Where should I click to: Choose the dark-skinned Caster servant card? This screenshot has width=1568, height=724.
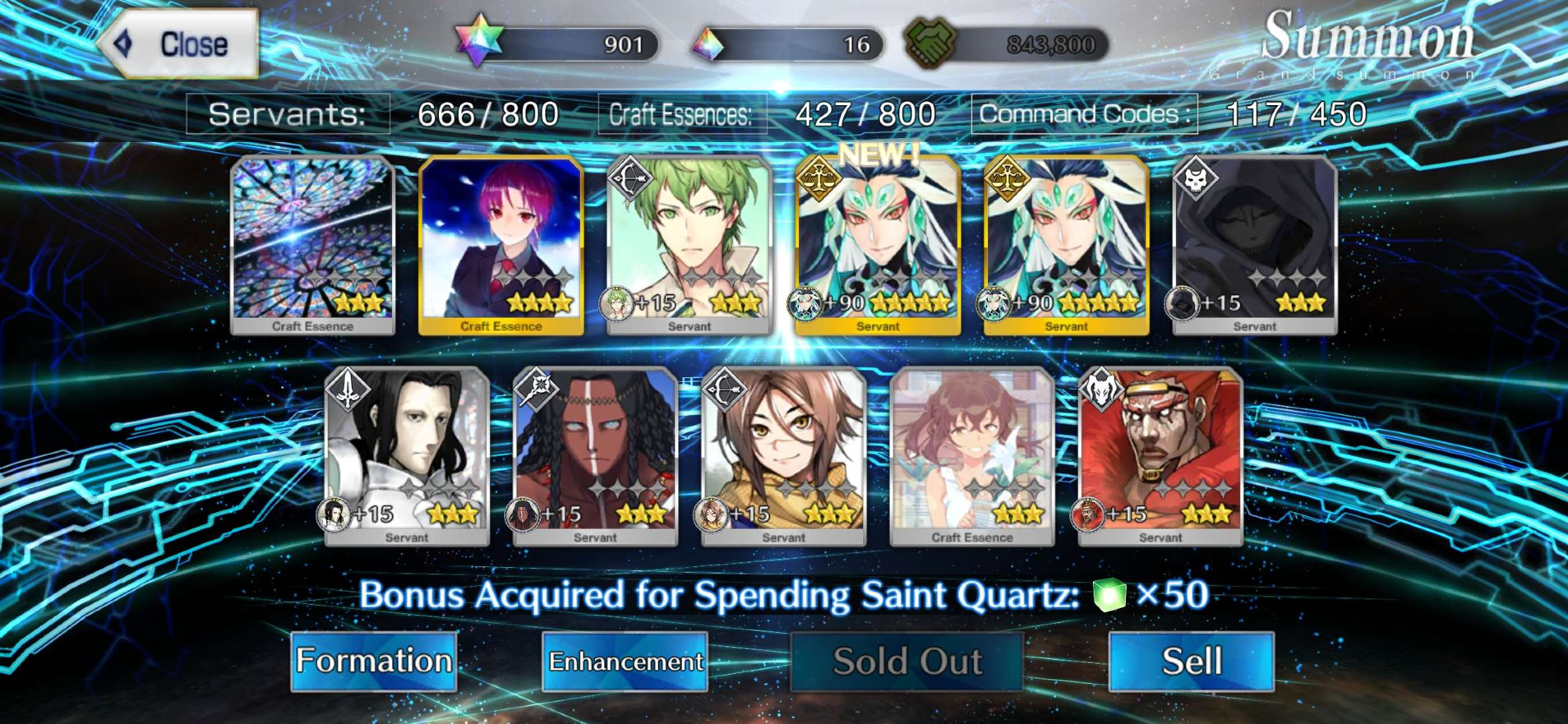595,457
